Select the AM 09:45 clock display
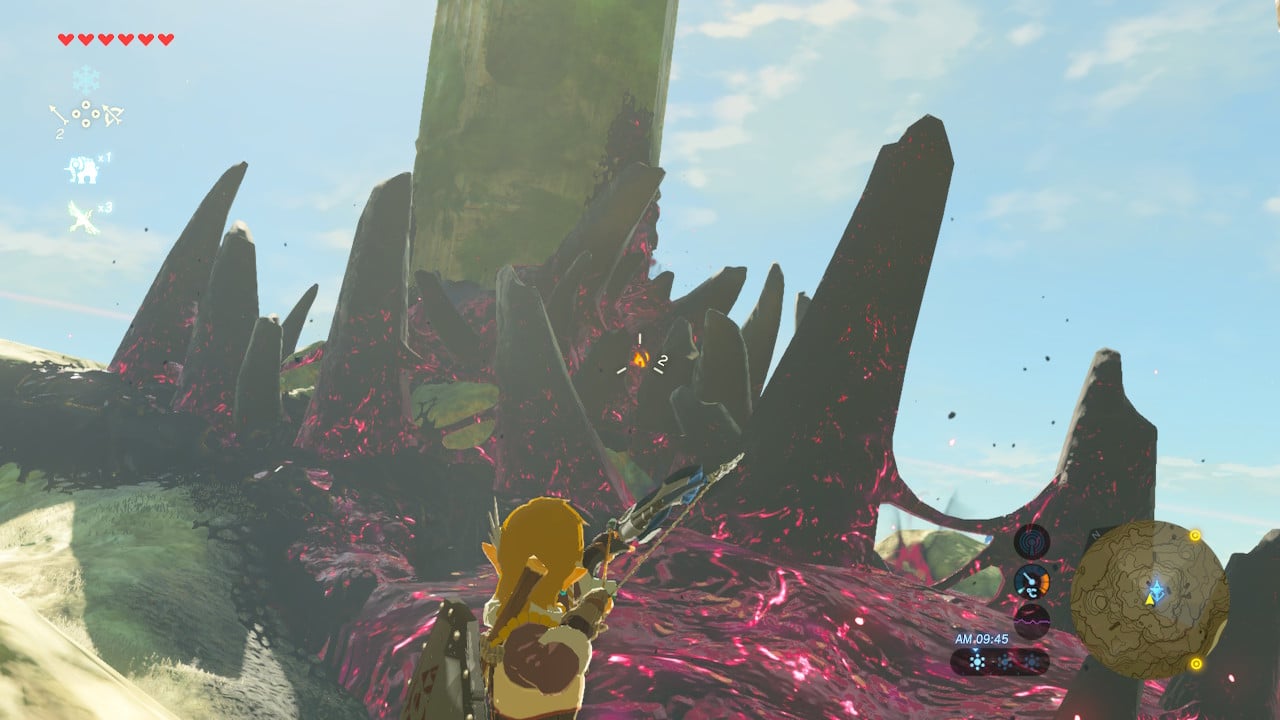The image size is (1280, 720). (982, 638)
